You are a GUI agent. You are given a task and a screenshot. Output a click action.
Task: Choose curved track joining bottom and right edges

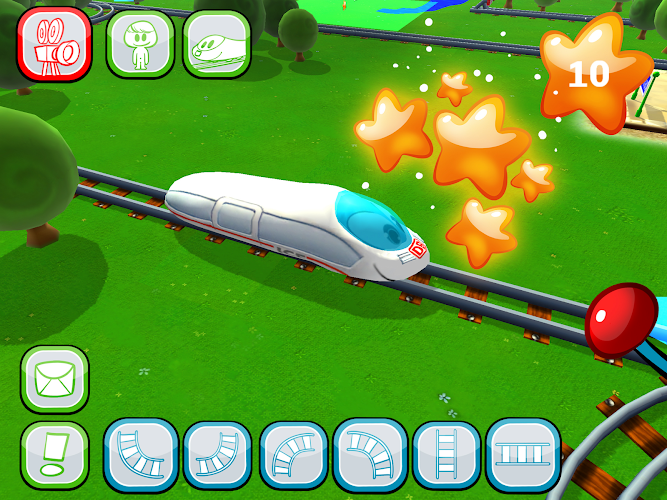(x=294, y=455)
